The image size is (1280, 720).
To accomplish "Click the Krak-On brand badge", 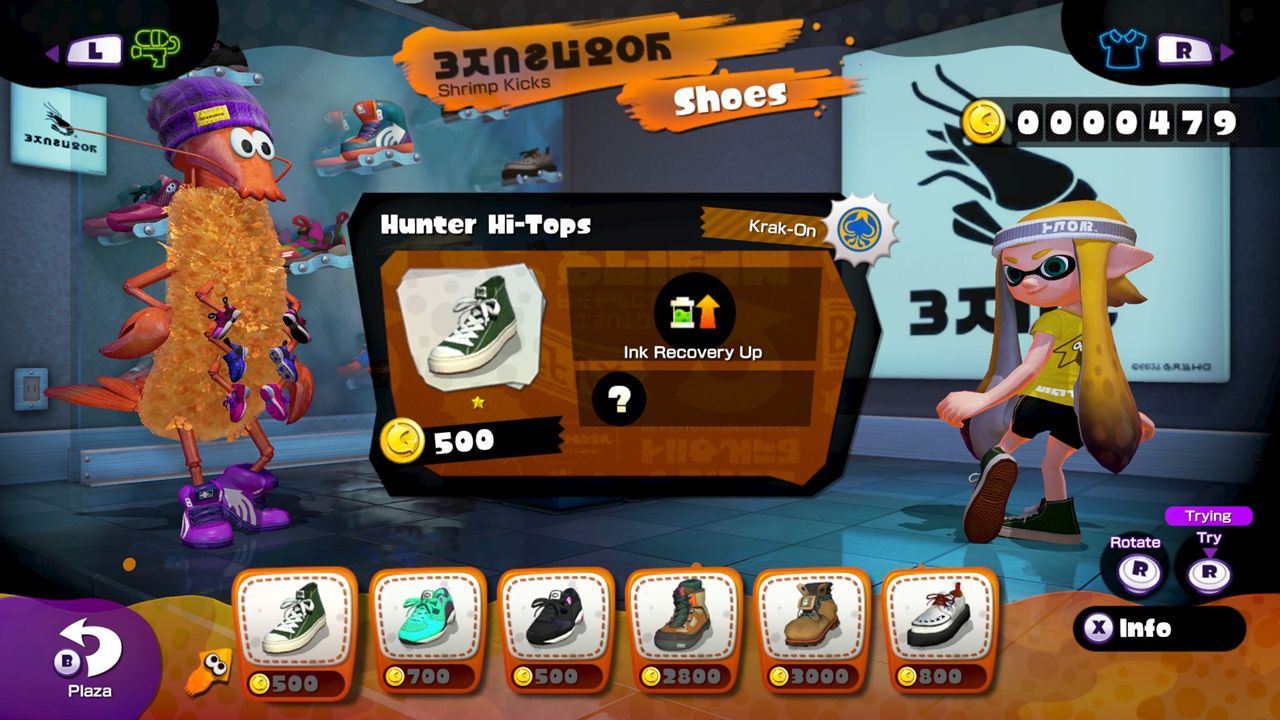I will 864,228.
